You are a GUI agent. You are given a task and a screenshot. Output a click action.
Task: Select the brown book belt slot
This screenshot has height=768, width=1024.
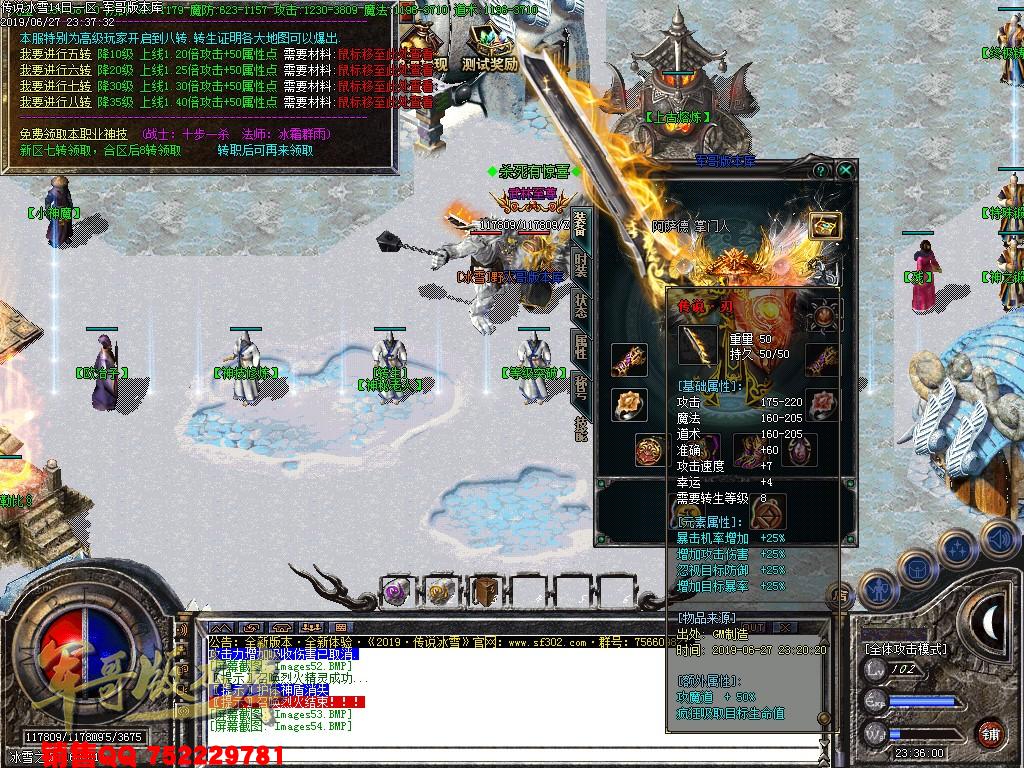tap(485, 592)
